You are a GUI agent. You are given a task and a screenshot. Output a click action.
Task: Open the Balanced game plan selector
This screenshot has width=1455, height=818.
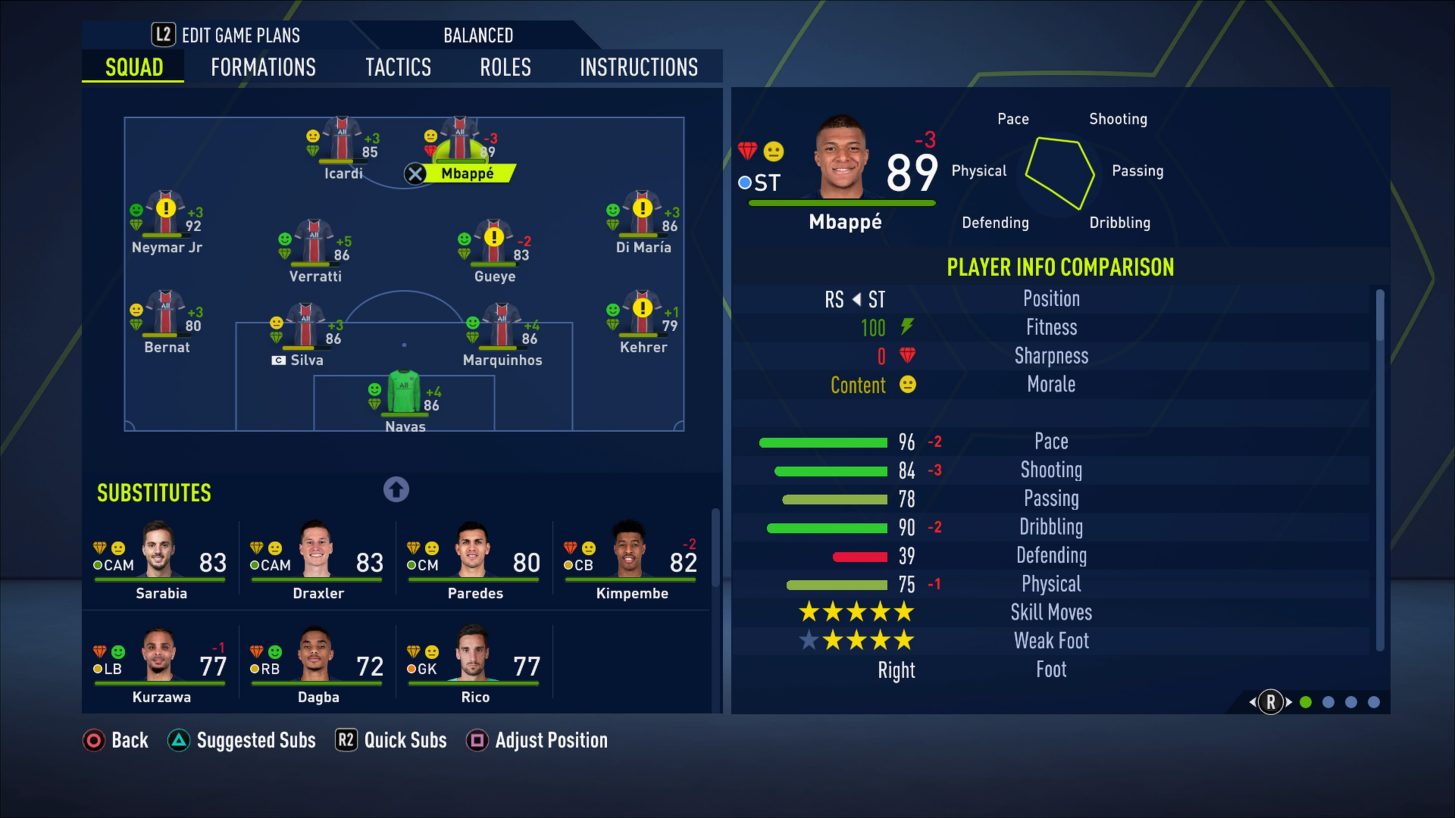[x=478, y=34]
